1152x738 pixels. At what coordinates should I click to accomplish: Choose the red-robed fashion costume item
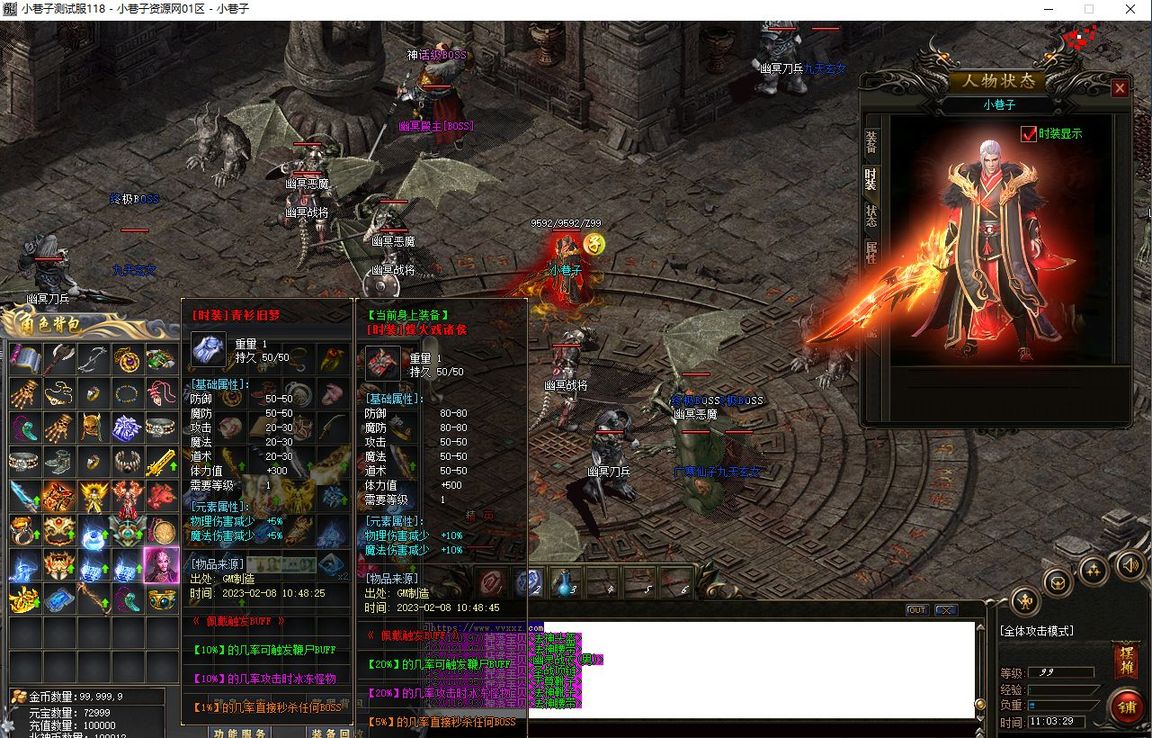pyautogui.click(x=126, y=495)
